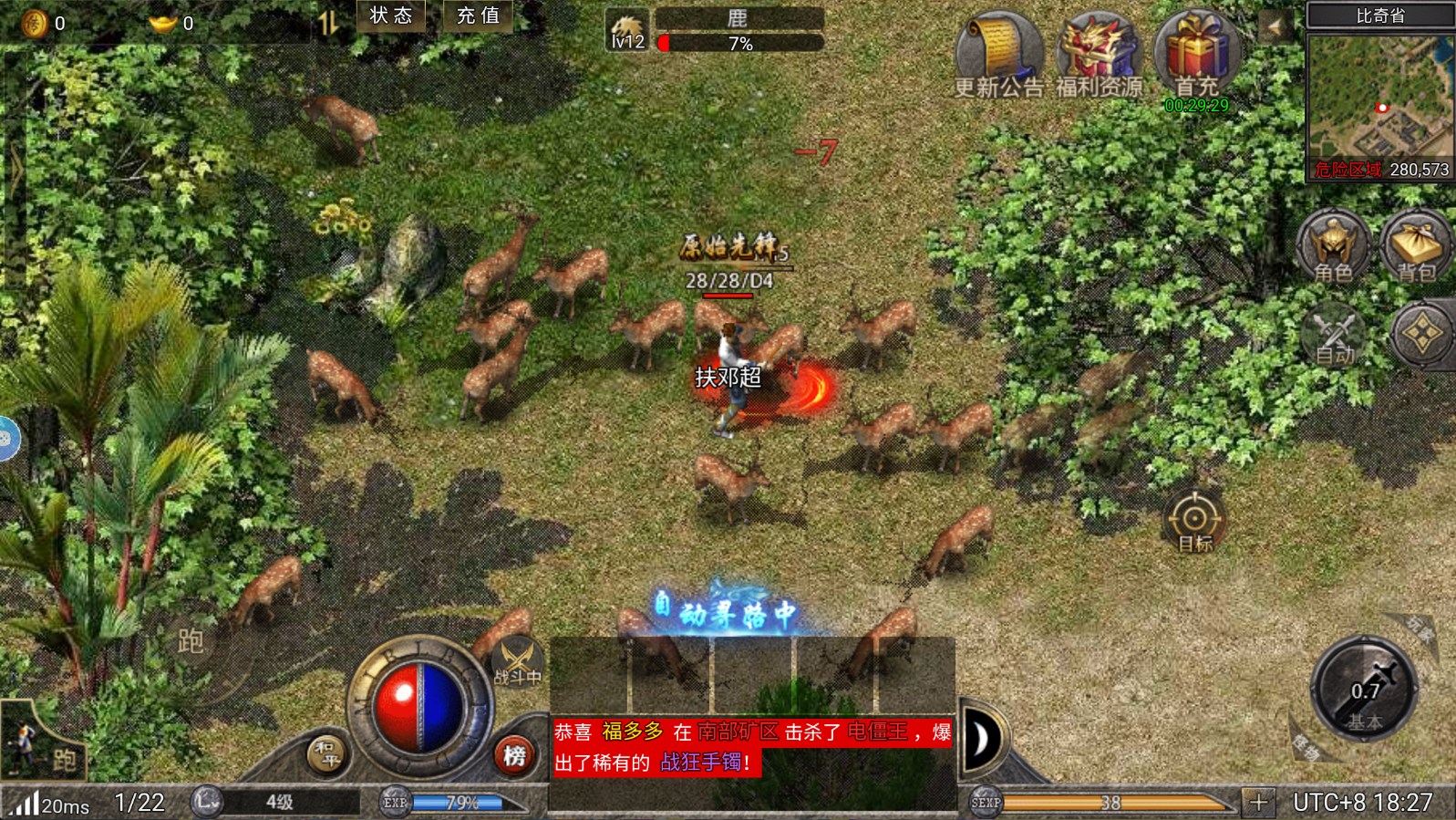Claim the 首充 first recharge gift
This screenshot has height=820, width=1456.
tap(1196, 55)
